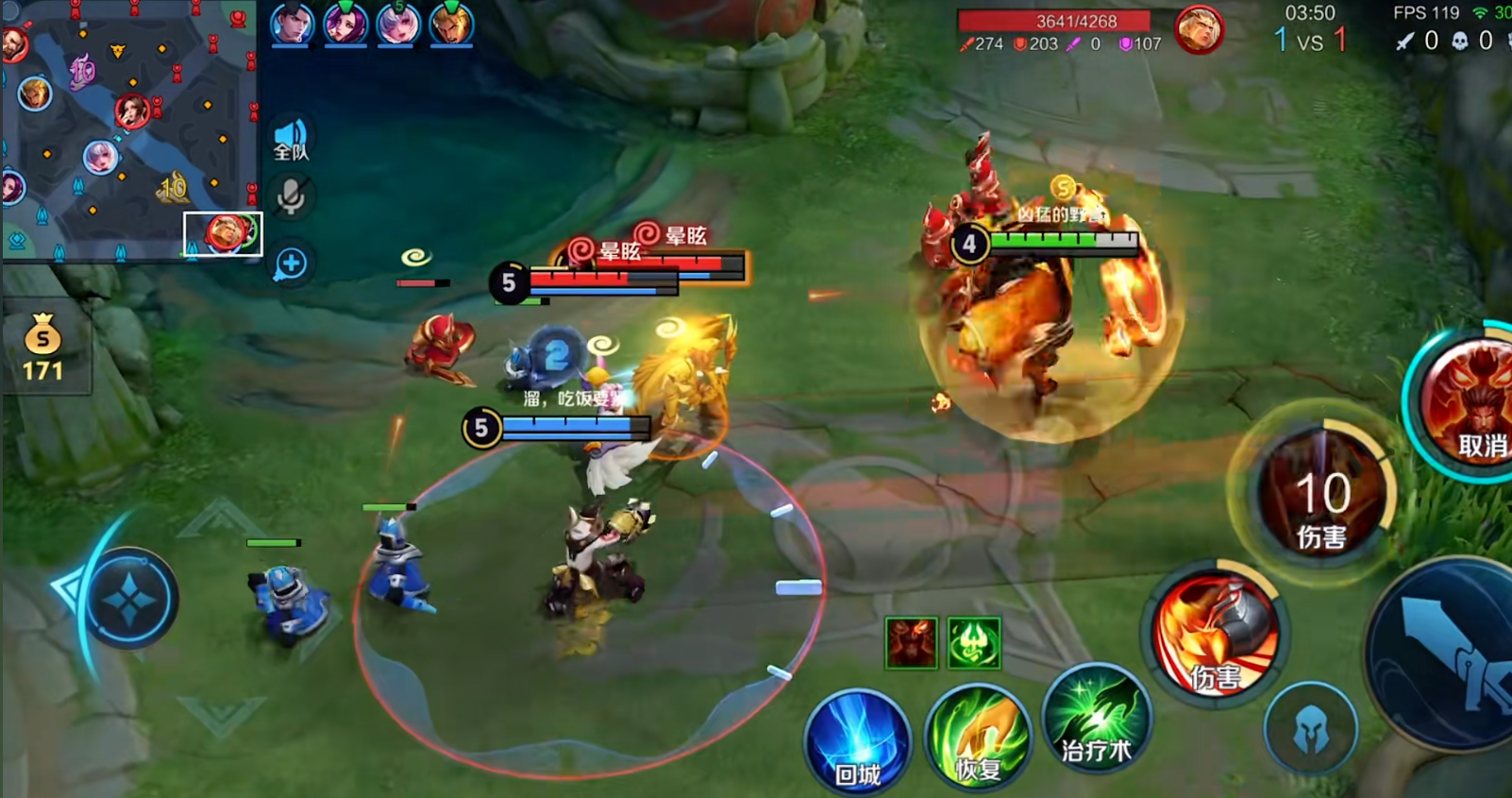Open the minimap
Screen dimensions: 1512x798
tap(127, 130)
